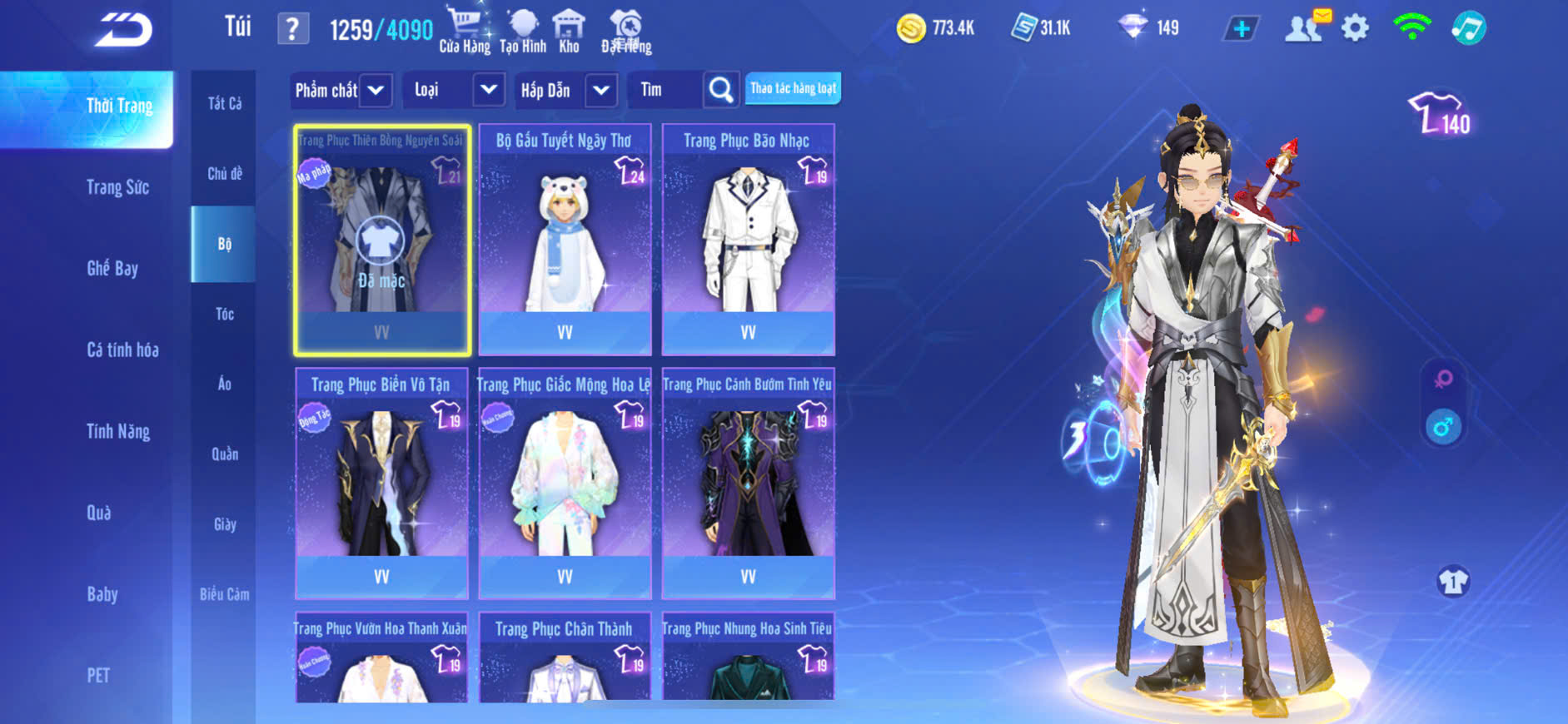Open friends icon with mail badge
Image resolution: width=1568 pixels, height=724 pixels.
click(1305, 27)
